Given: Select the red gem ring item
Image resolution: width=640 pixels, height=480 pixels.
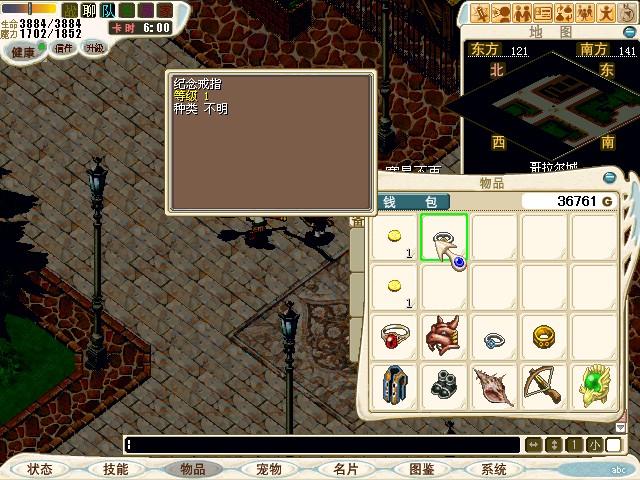Looking at the screenshot, I should 394,336.
